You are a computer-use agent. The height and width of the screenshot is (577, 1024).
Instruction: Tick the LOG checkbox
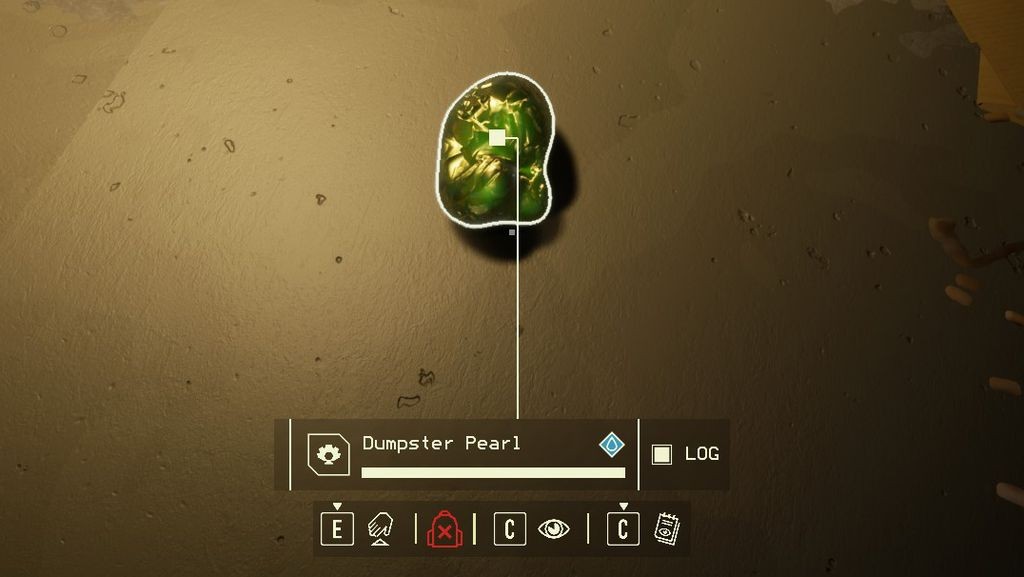(x=661, y=454)
